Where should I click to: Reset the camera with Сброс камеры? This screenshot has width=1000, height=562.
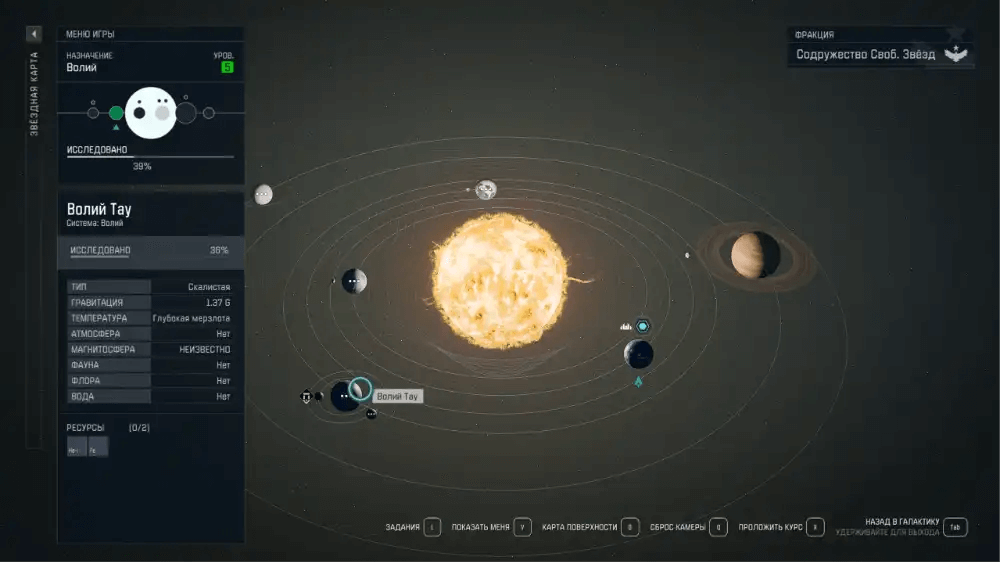(x=718, y=527)
